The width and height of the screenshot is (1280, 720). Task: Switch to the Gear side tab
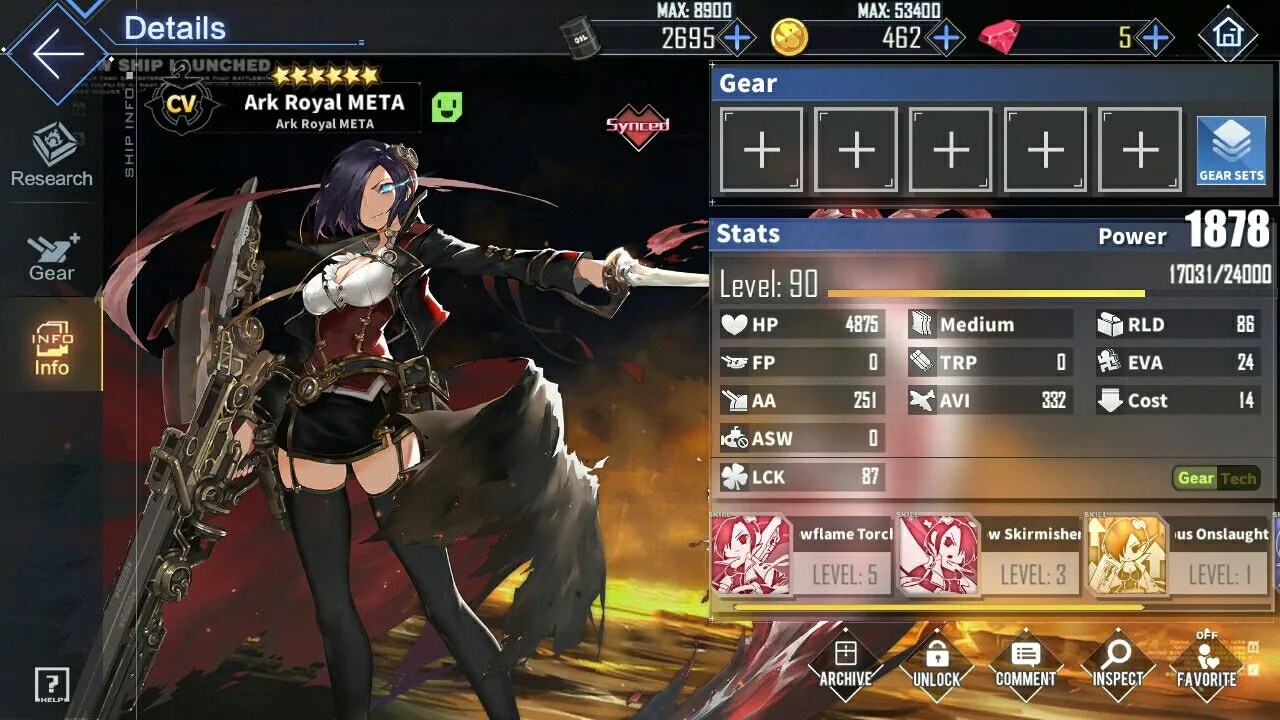click(x=52, y=257)
